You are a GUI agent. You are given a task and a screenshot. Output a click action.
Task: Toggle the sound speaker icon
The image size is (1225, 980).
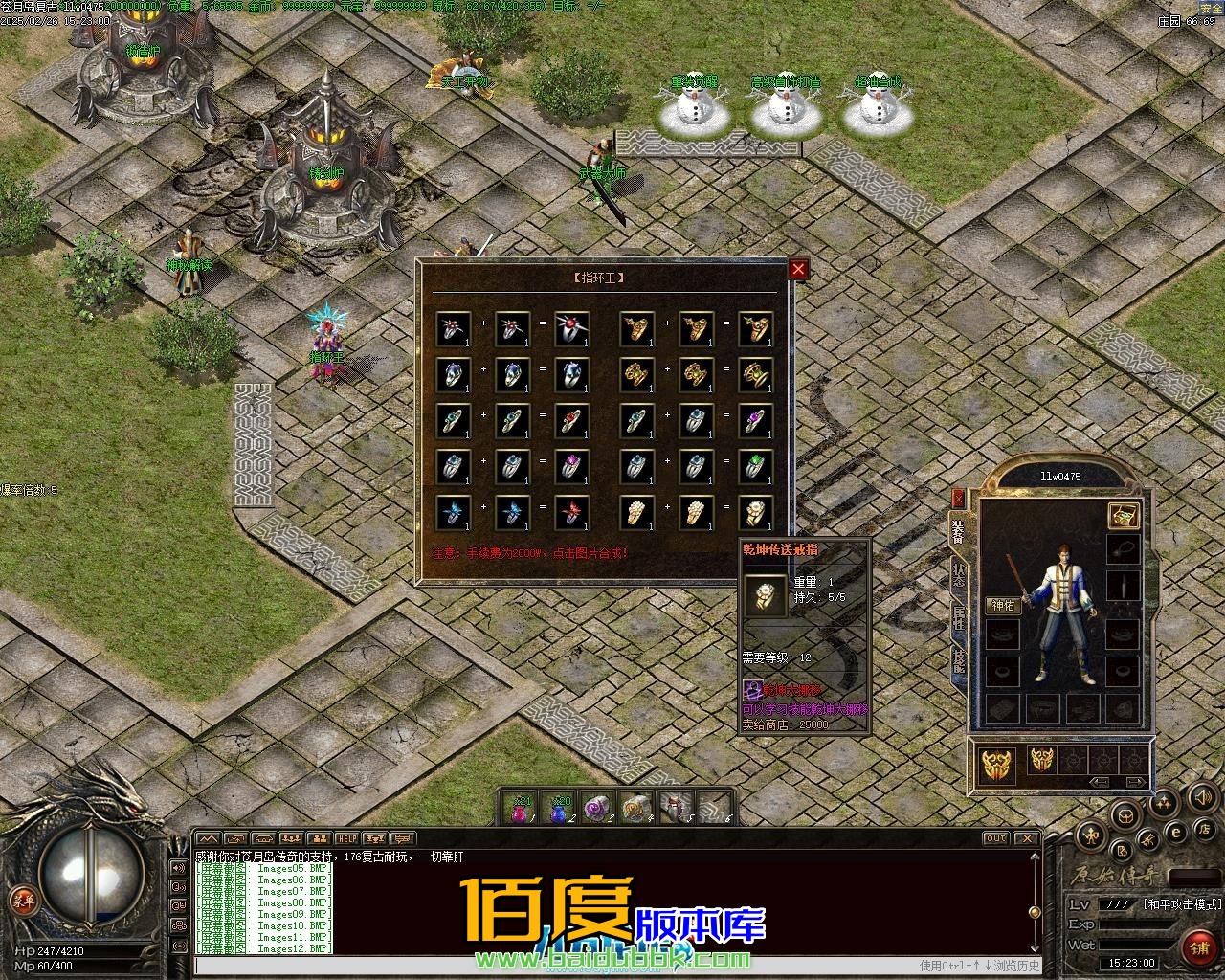[x=1201, y=796]
